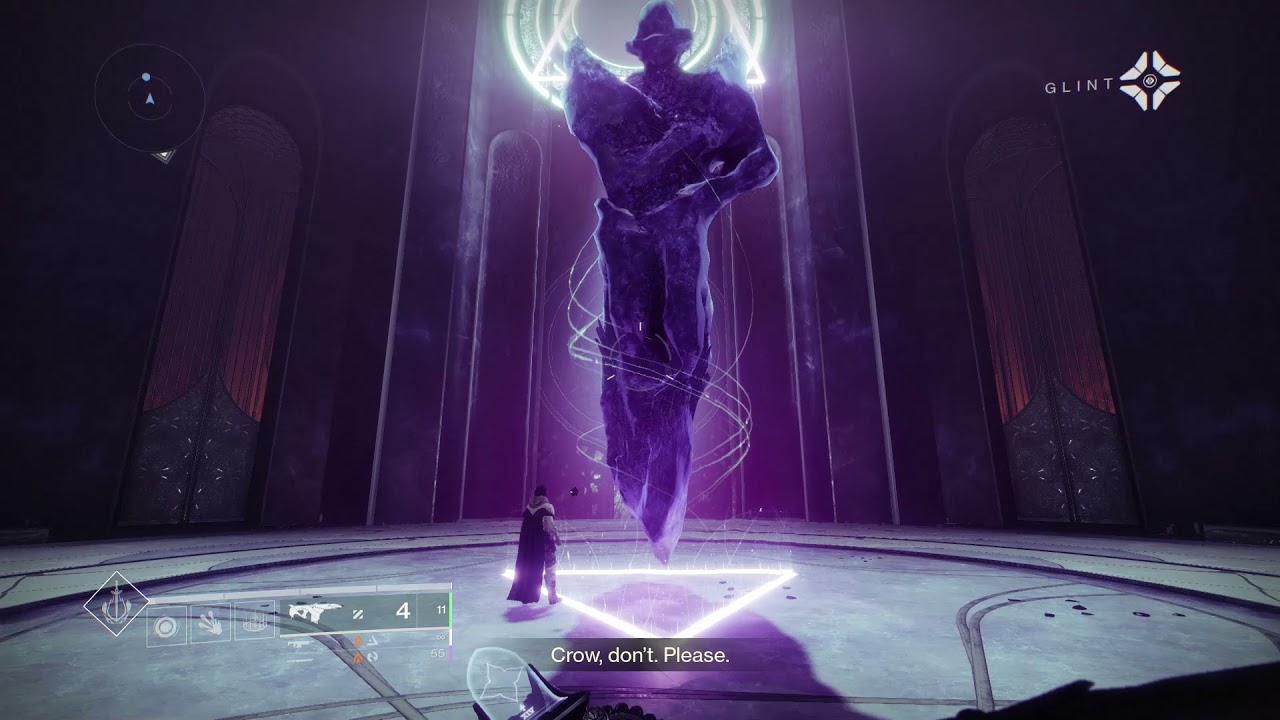Screen dimensions: 1280x720
Task: Select the Glint ghost icon
Action: point(1149,81)
